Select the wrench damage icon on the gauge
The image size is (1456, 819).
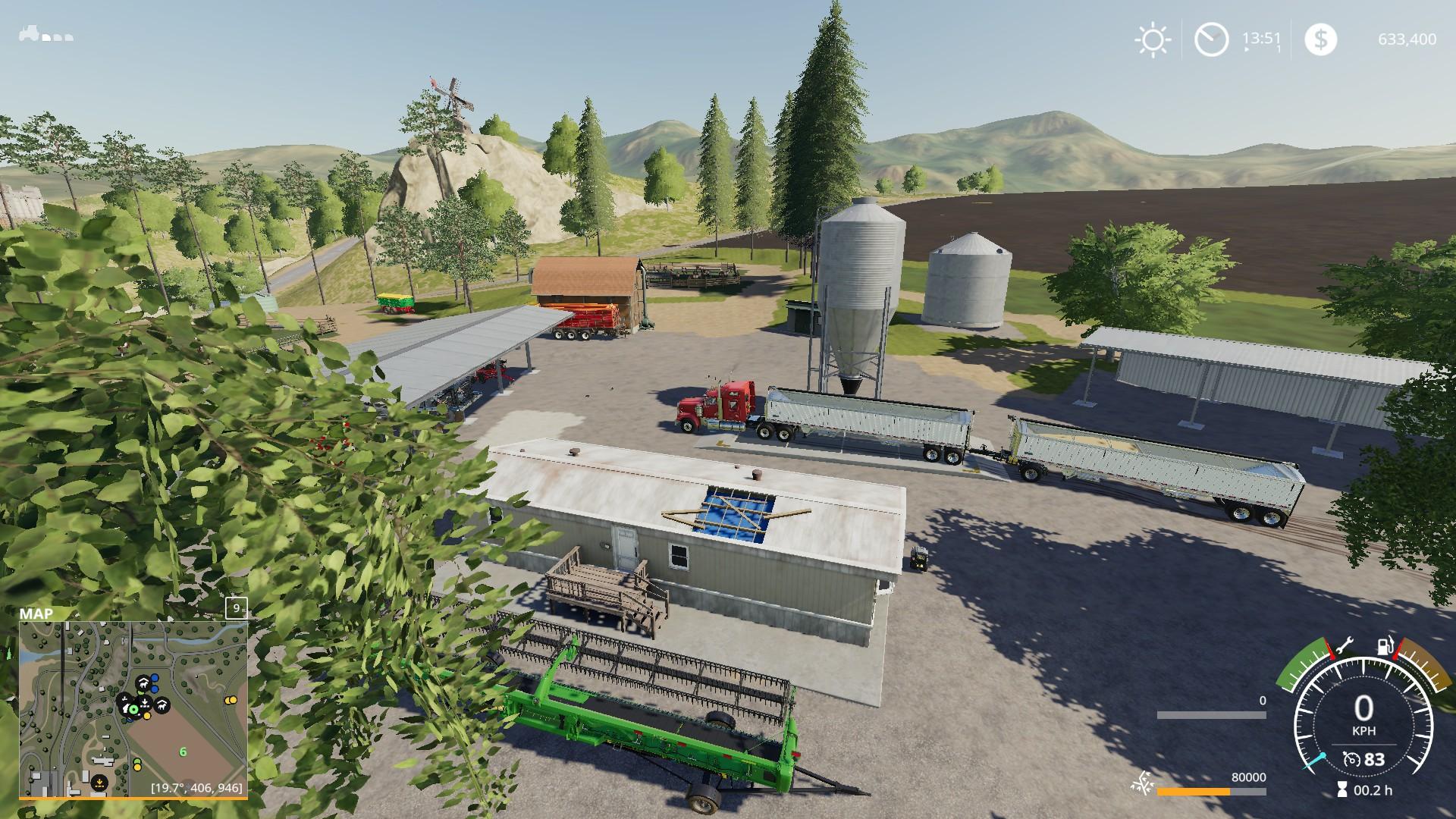(x=1343, y=647)
